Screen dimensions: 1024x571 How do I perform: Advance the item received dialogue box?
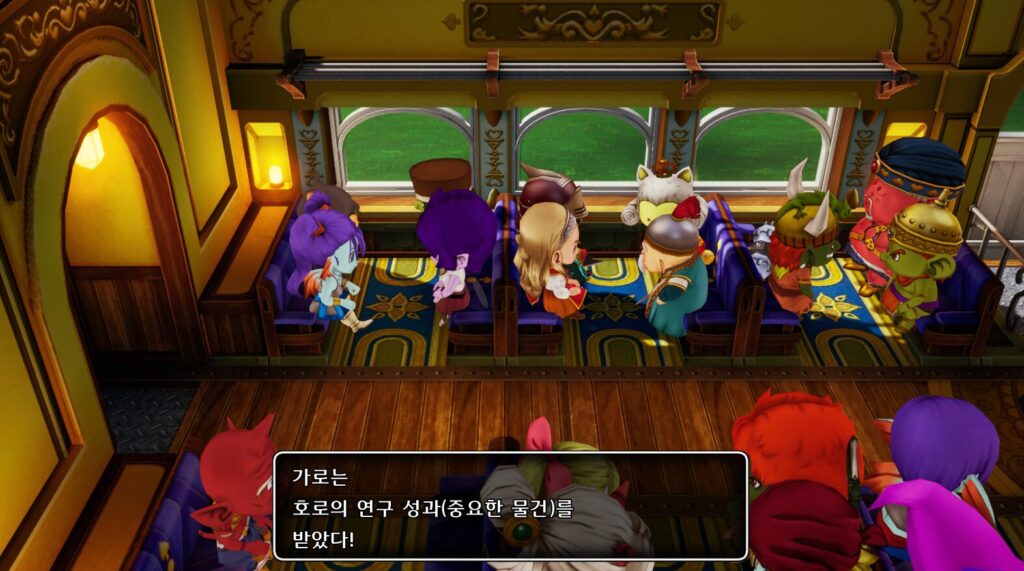point(510,506)
